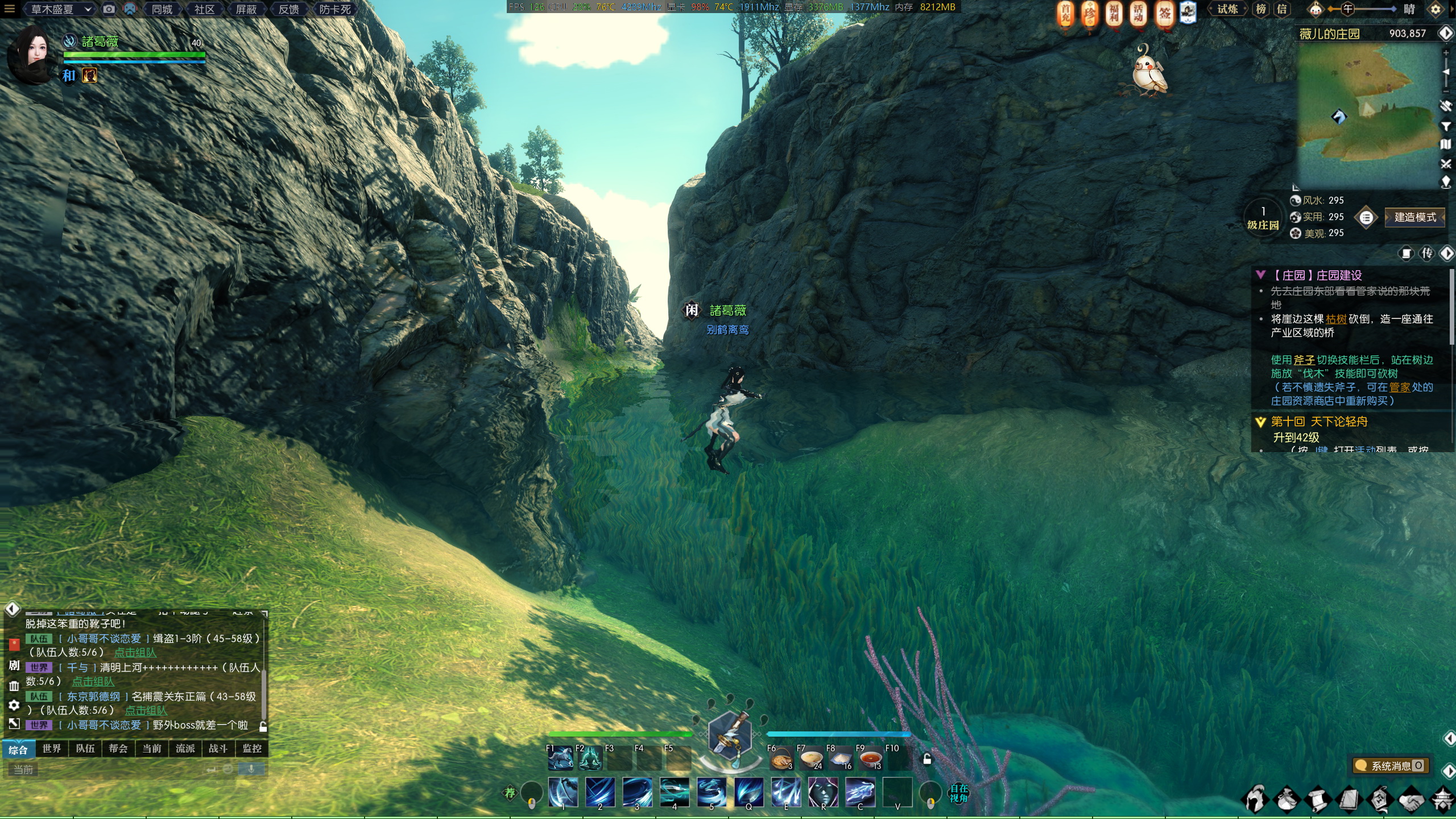Activate the hooded face skill on R

(822, 792)
